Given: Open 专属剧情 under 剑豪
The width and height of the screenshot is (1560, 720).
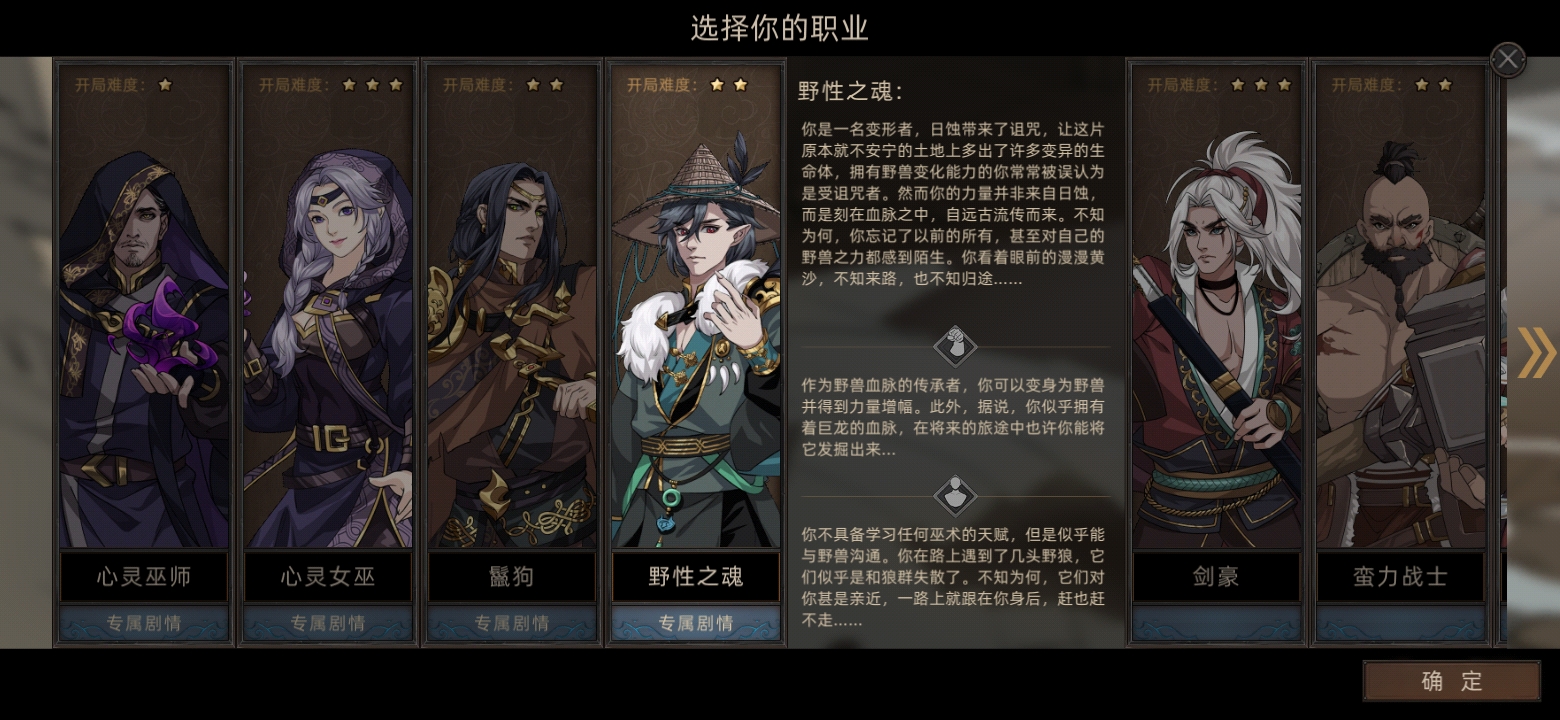Looking at the screenshot, I should pyautogui.click(x=1215, y=622).
